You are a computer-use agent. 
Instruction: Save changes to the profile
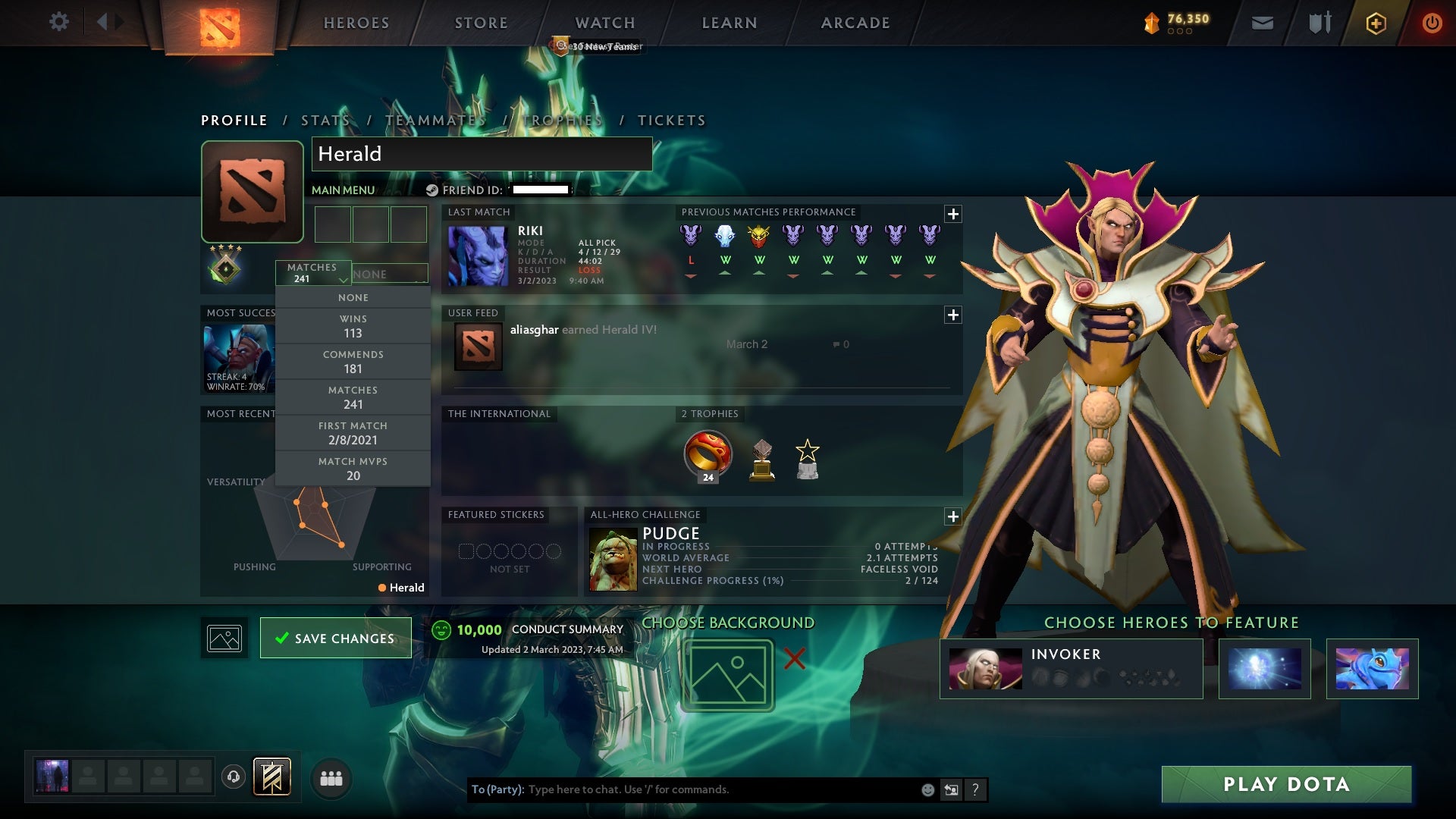[335, 639]
